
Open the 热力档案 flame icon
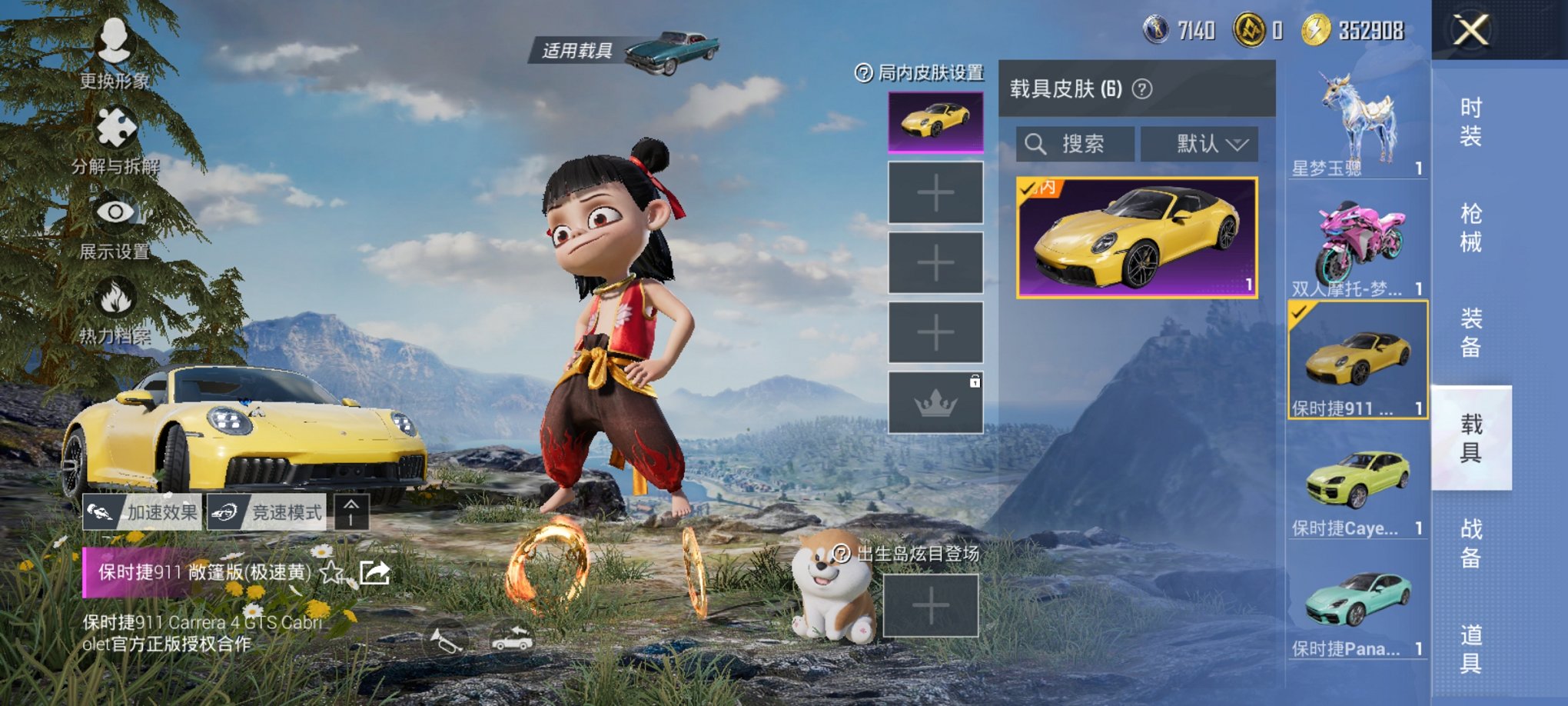coord(114,300)
